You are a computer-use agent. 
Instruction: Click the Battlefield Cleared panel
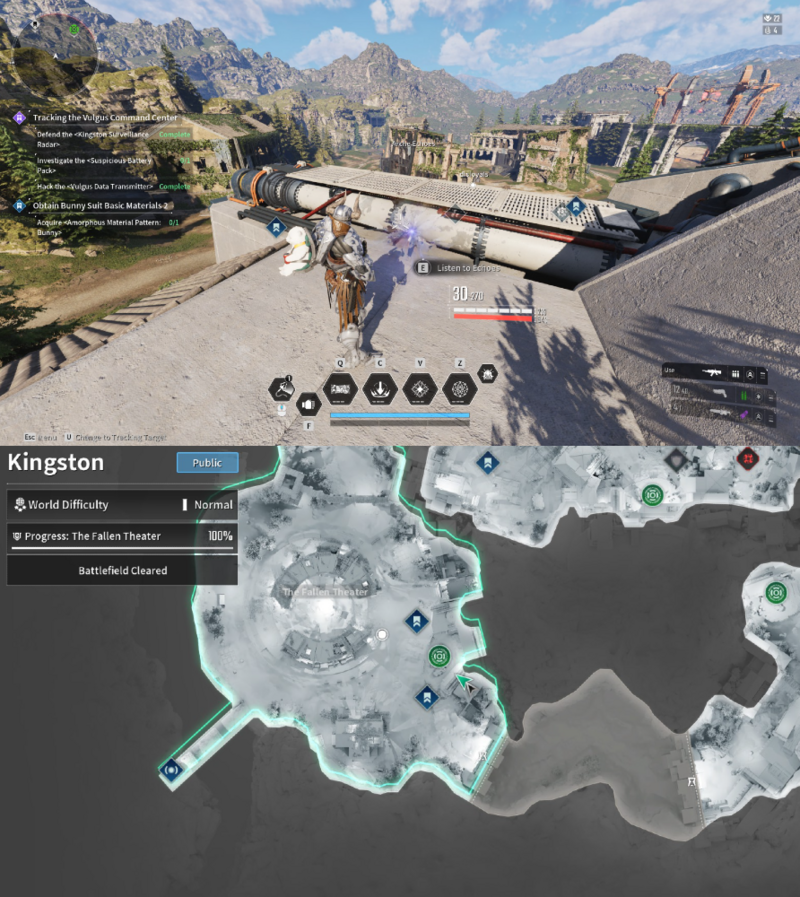[x=122, y=570]
